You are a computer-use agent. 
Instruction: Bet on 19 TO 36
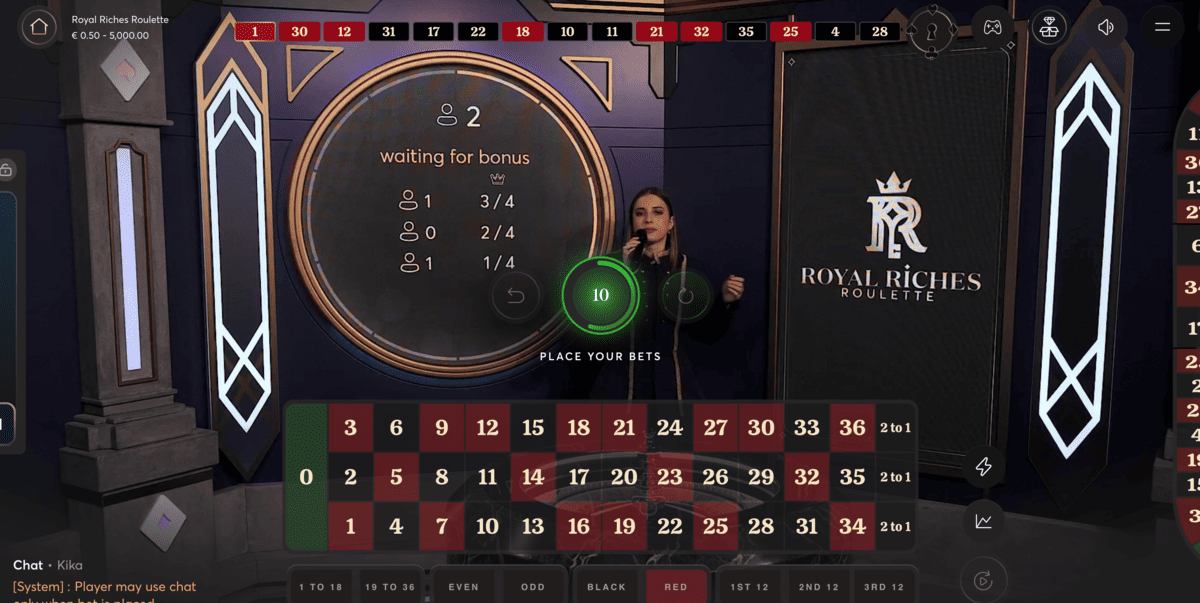(390, 587)
